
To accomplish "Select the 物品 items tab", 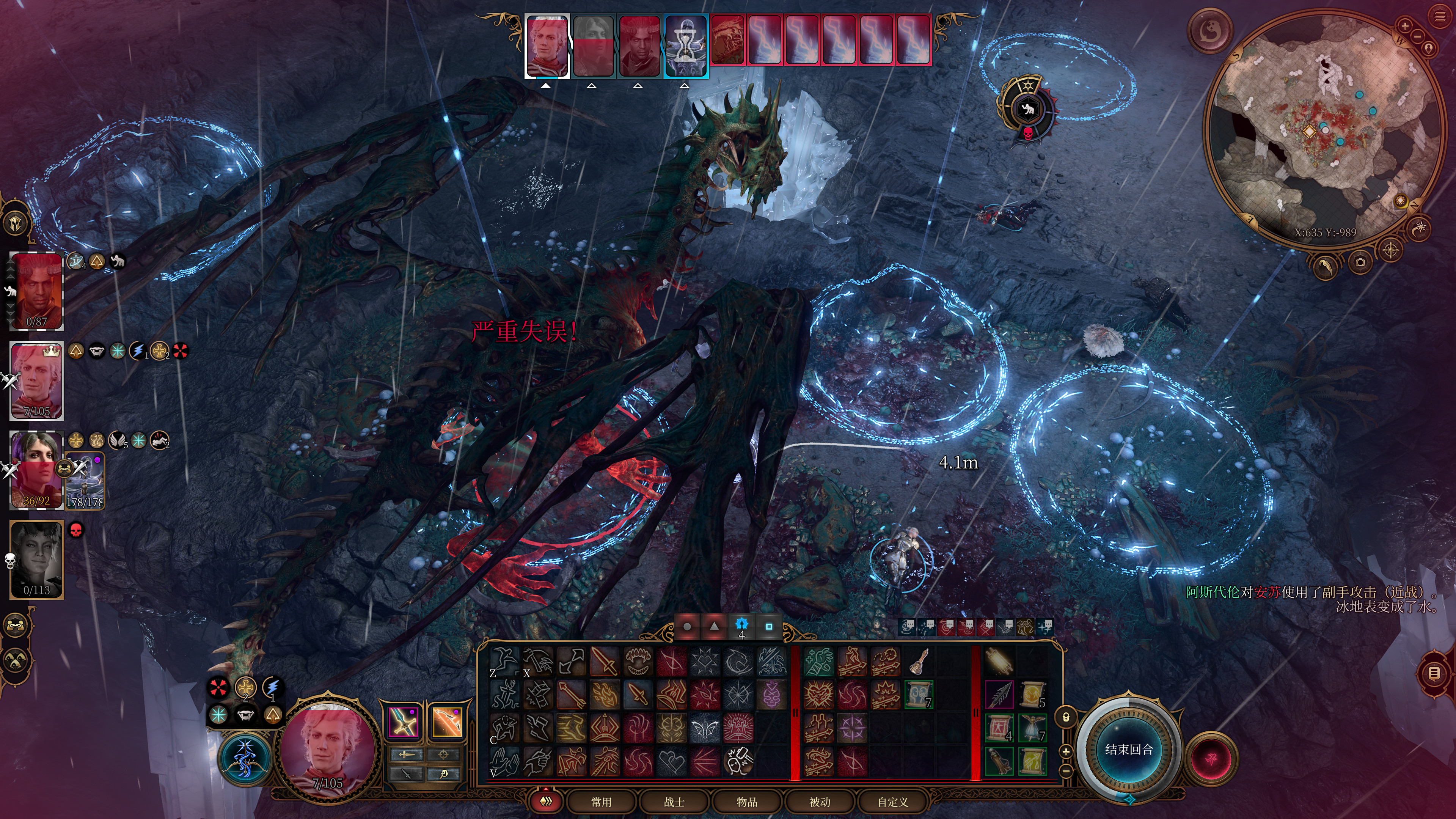I will click(747, 802).
